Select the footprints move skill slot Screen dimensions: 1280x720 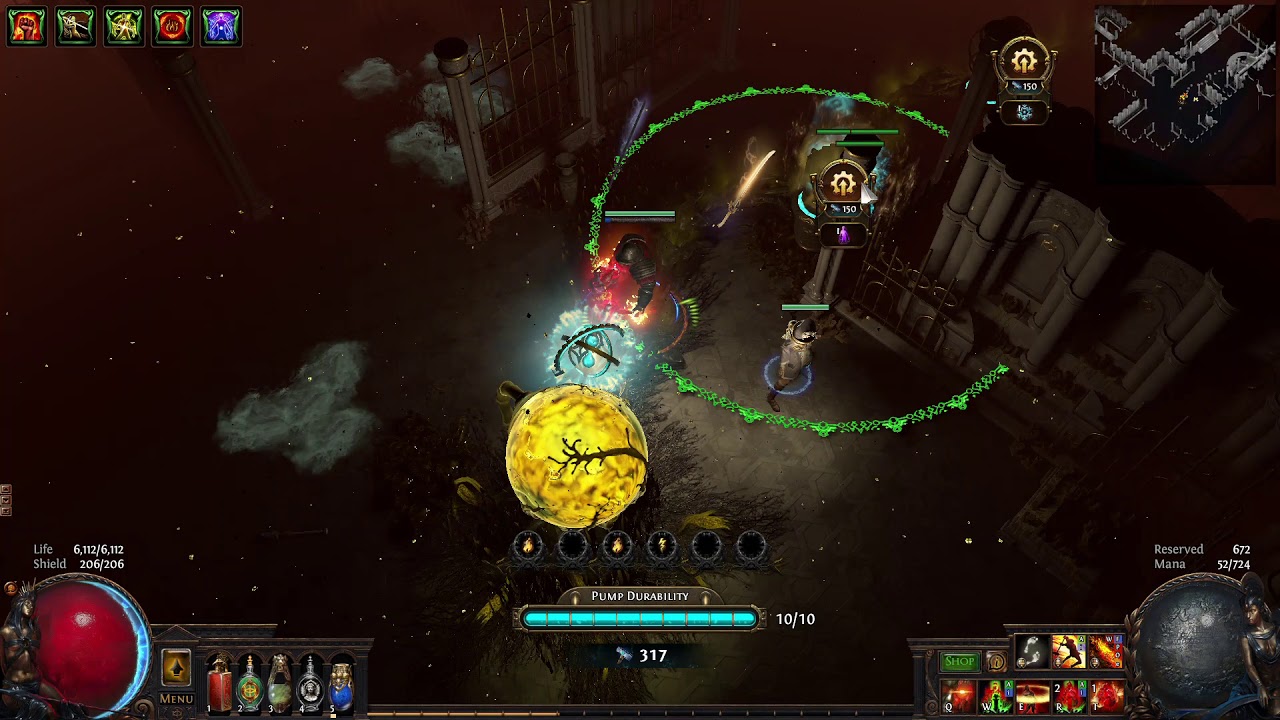click(1032, 652)
